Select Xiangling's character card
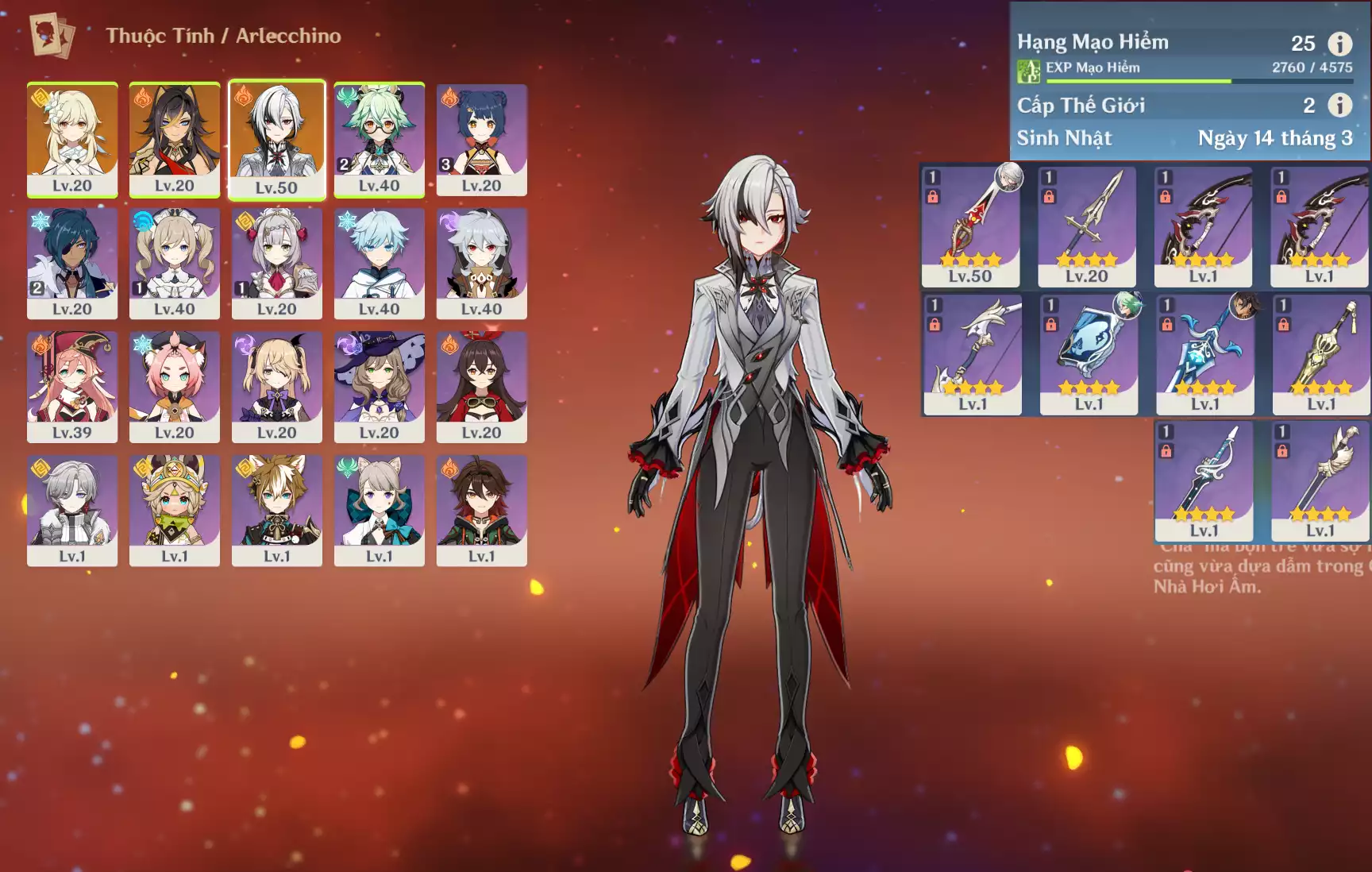The image size is (1372, 872). pos(481,138)
